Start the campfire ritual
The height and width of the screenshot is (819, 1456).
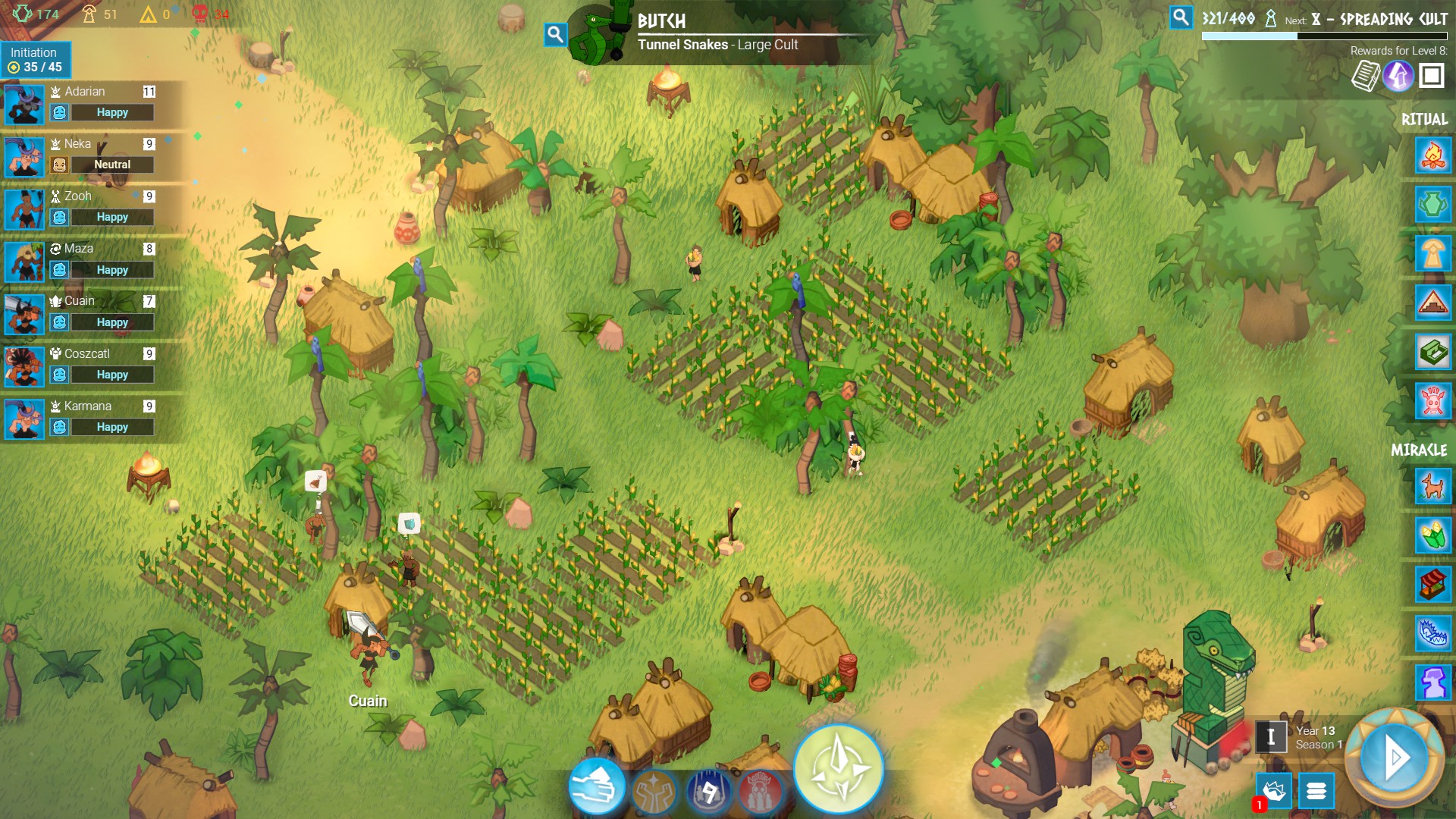pyautogui.click(x=1432, y=156)
